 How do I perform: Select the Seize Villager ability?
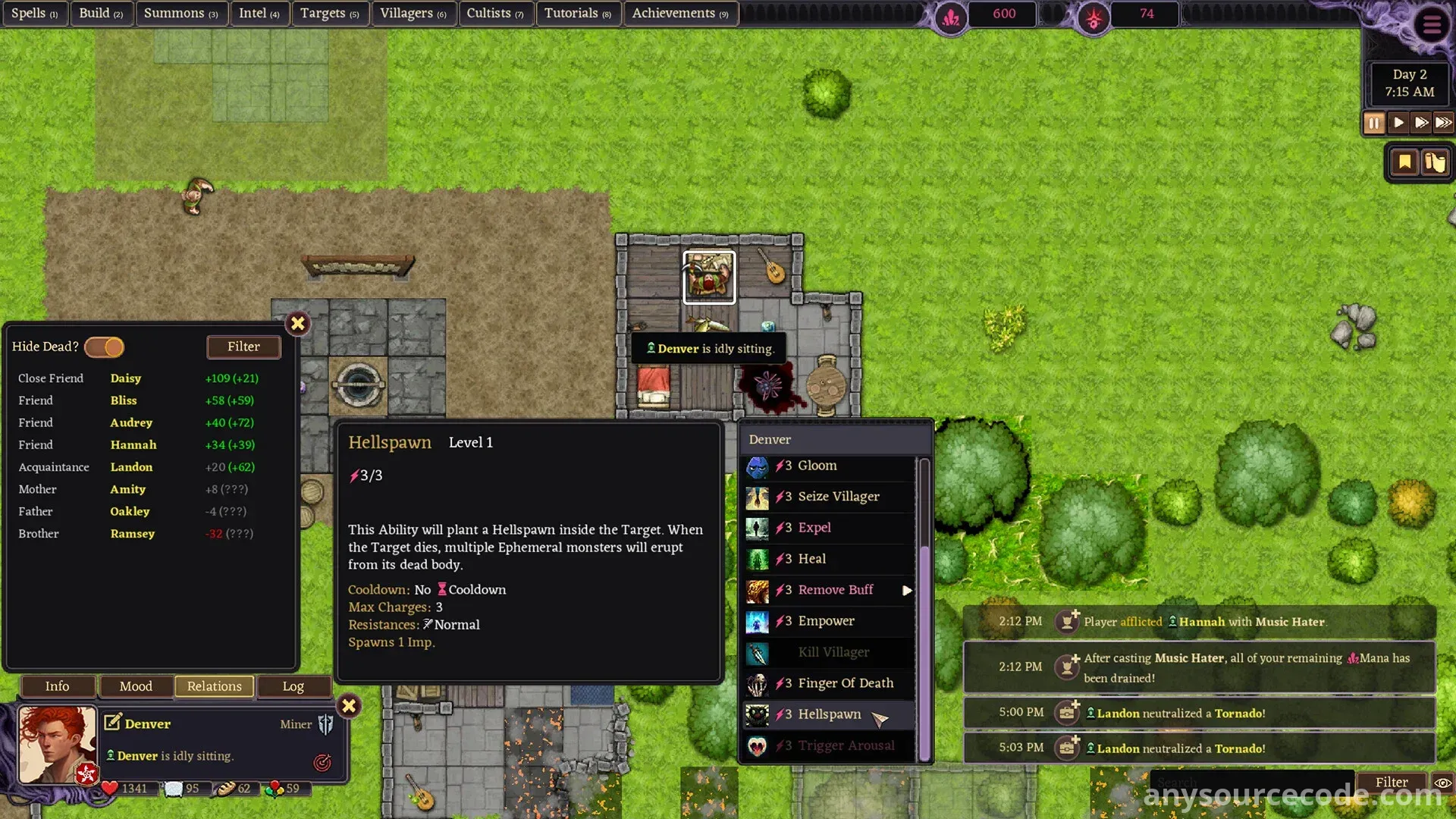(838, 497)
